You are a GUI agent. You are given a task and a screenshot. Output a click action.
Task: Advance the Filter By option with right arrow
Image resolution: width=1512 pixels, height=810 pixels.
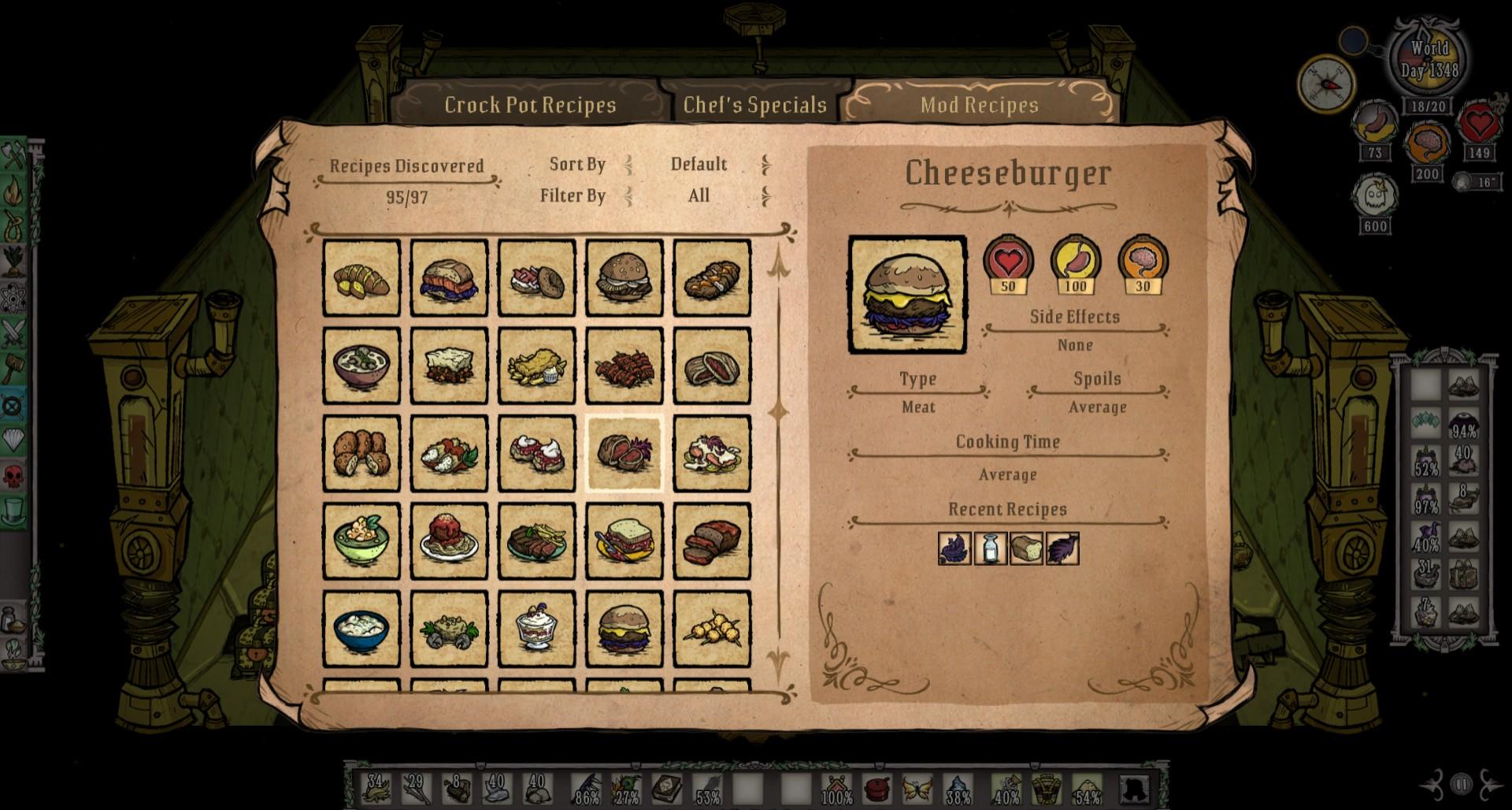click(x=765, y=195)
